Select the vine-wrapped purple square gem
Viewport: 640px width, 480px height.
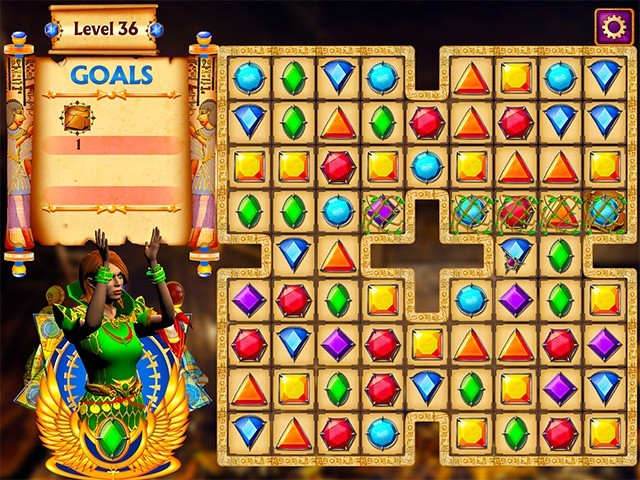point(382,211)
